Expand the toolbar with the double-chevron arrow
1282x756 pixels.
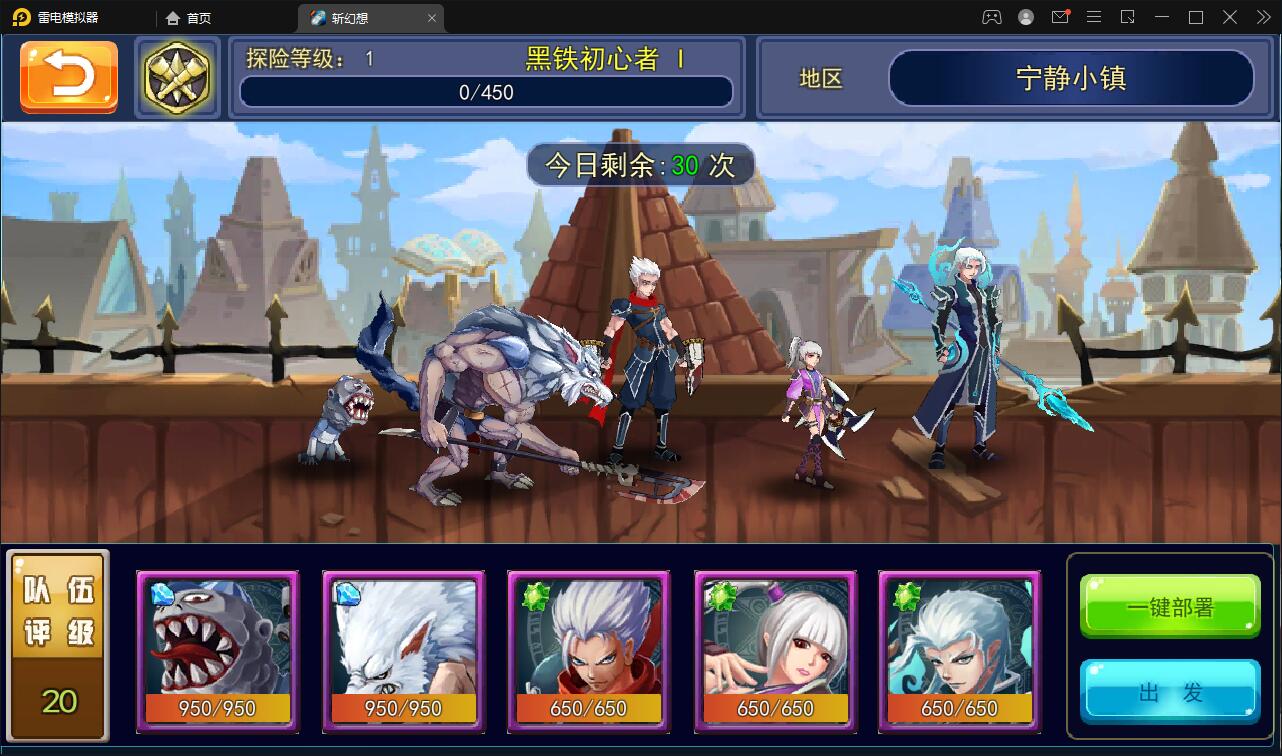point(1262,17)
